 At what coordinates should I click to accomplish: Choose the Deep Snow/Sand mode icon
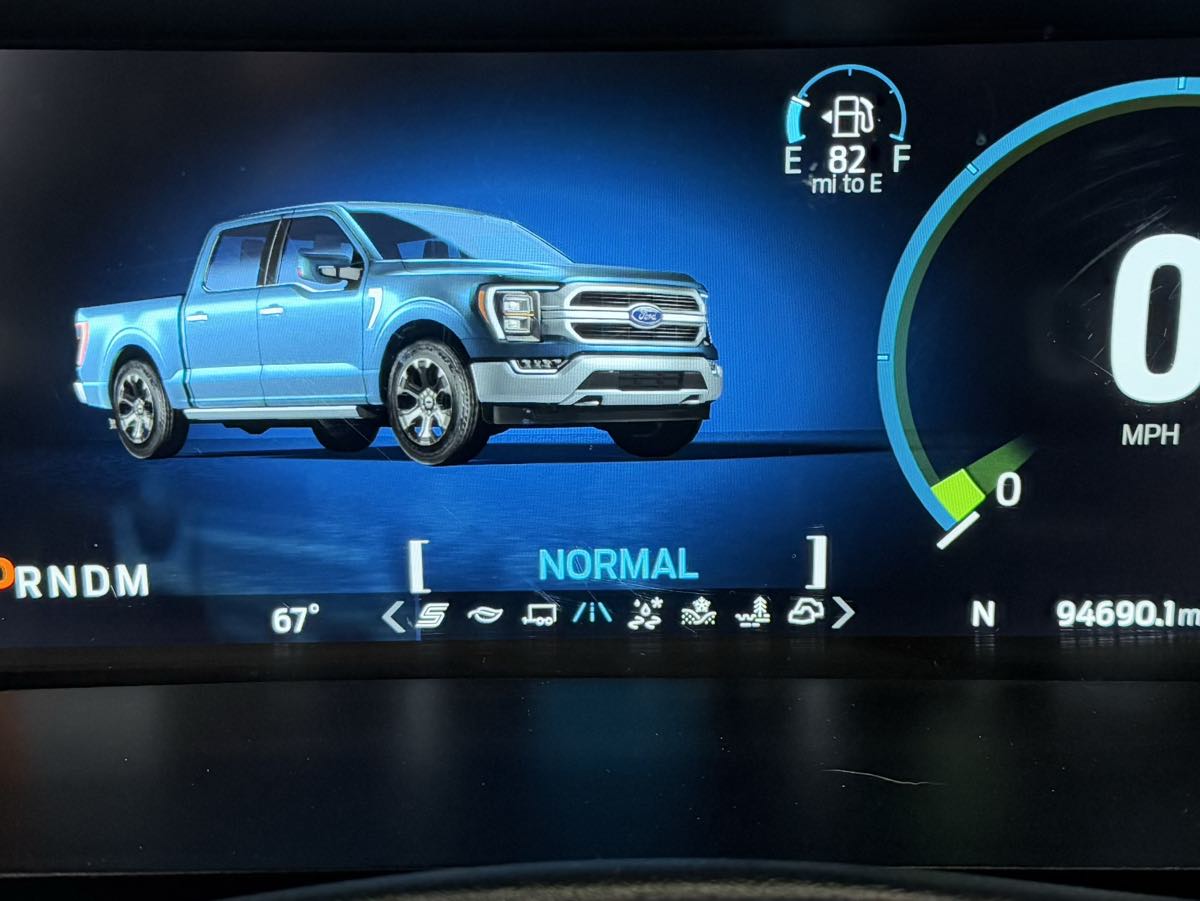(698, 613)
